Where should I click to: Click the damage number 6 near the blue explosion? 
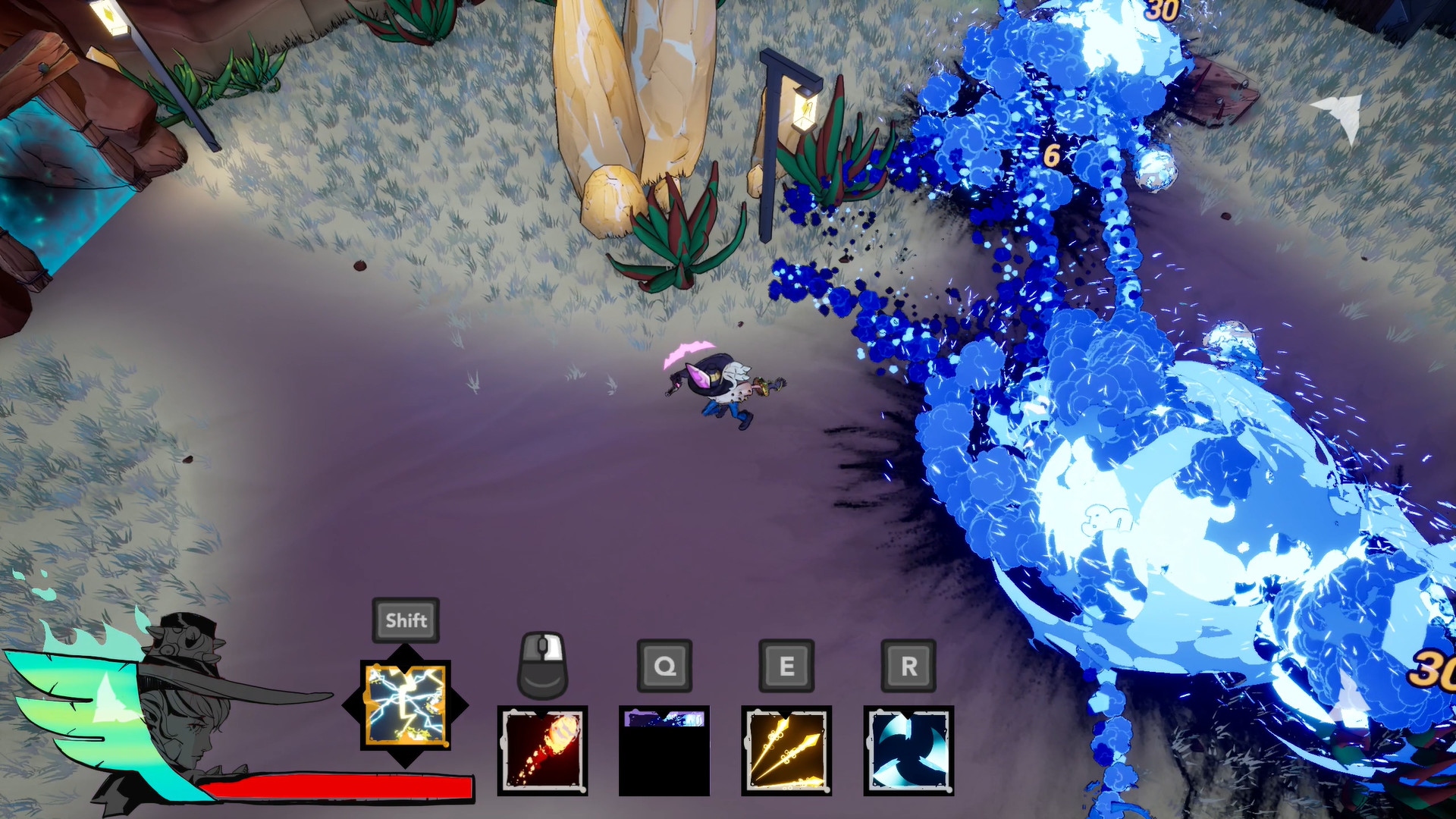tap(1051, 155)
